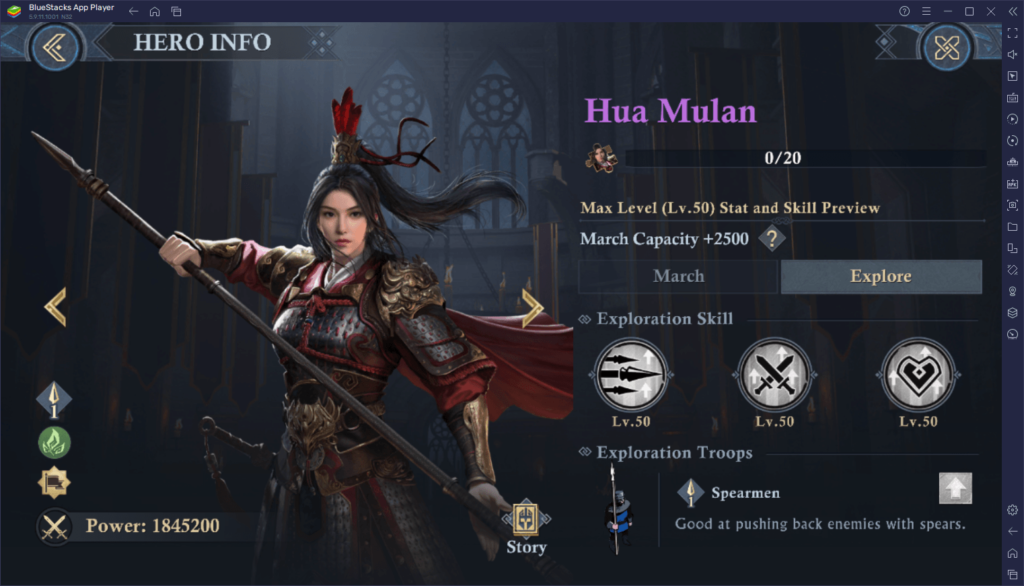1024x586 pixels.
Task: Click Hua Mulan's fragment portrait icon
Action: click(601, 158)
